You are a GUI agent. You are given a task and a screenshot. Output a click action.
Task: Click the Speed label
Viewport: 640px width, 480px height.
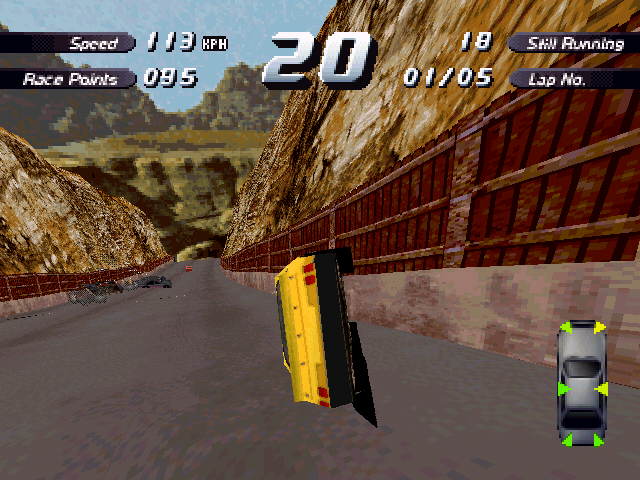(92, 43)
